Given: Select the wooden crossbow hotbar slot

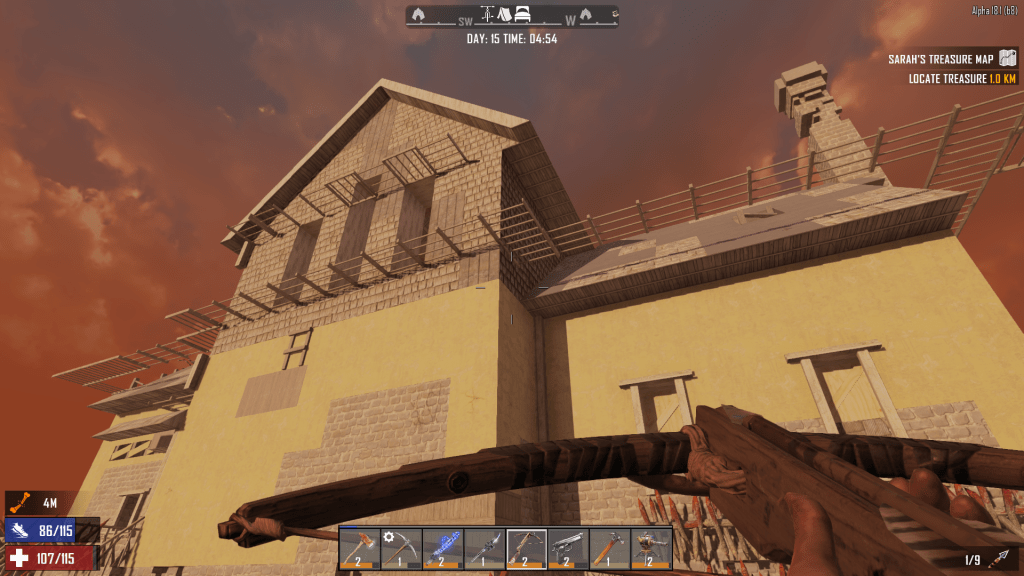Looking at the screenshot, I should pyautogui.click(x=527, y=549).
